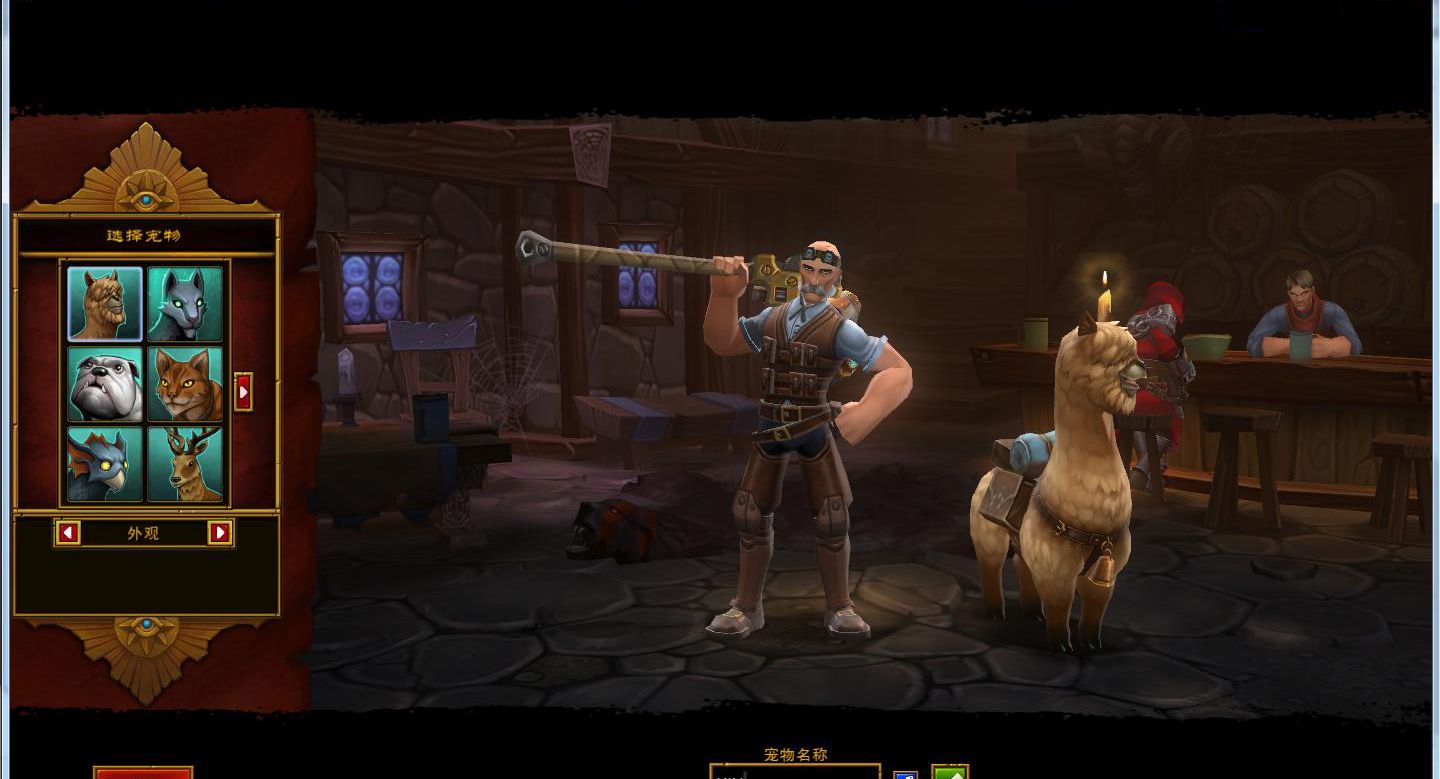Pick the white bulldog pet portrait
Screen dimensions: 1440x779
105,384
